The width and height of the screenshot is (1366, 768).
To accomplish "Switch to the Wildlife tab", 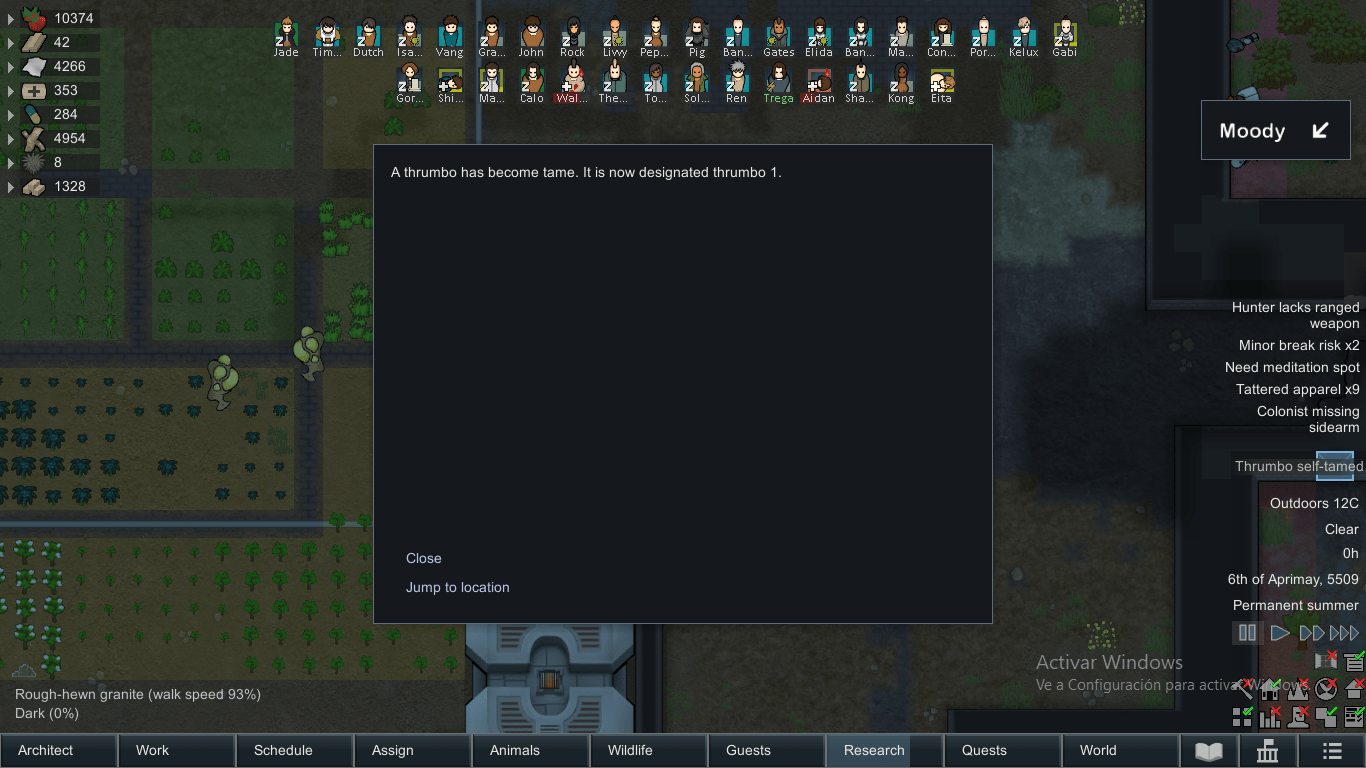I will (648, 750).
